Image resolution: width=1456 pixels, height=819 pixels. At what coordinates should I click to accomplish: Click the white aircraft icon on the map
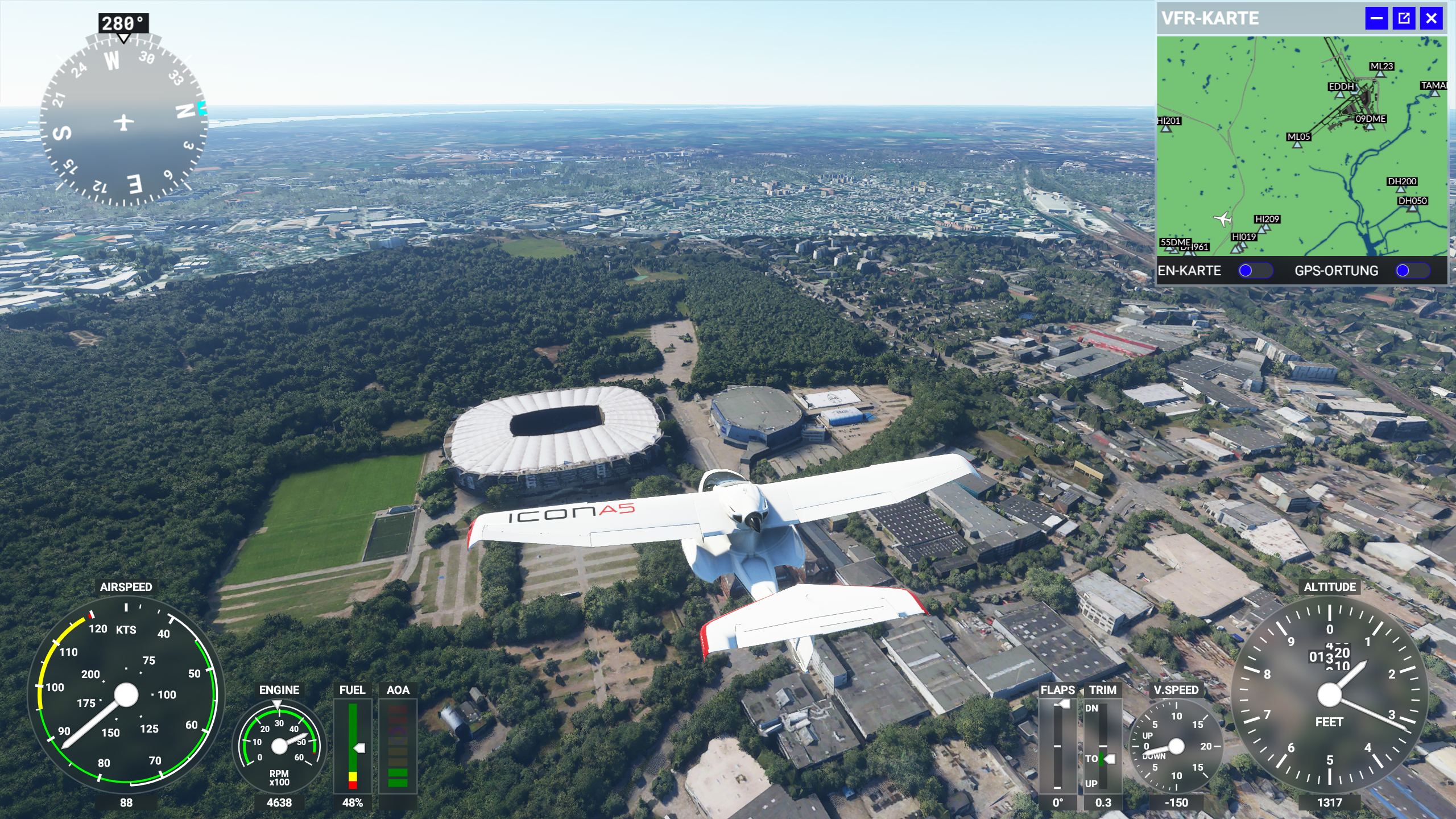click(x=1222, y=219)
